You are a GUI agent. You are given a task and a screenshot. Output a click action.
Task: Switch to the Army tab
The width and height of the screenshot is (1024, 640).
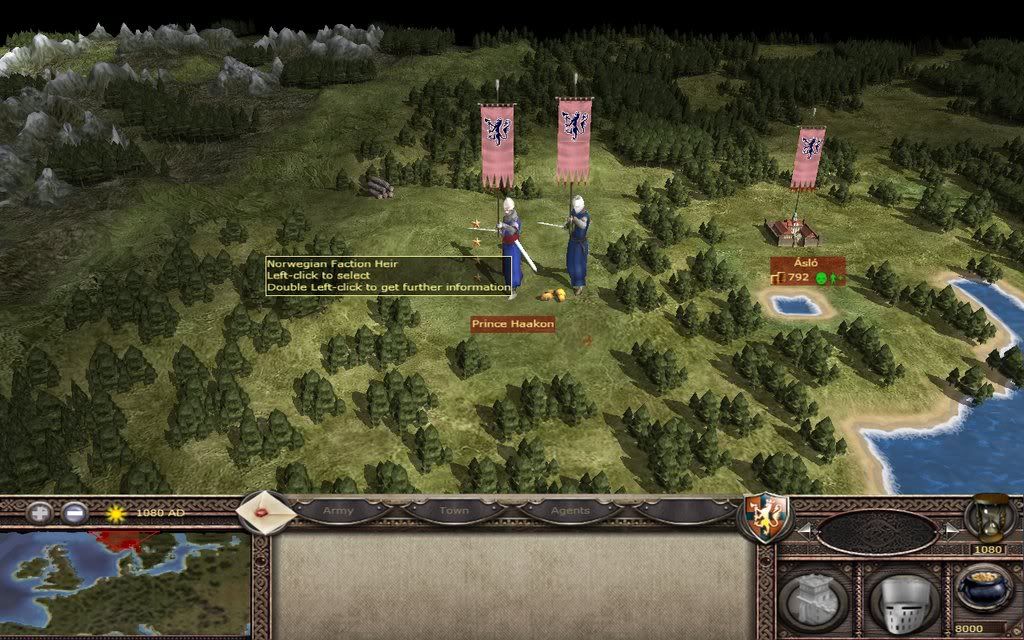(x=338, y=511)
